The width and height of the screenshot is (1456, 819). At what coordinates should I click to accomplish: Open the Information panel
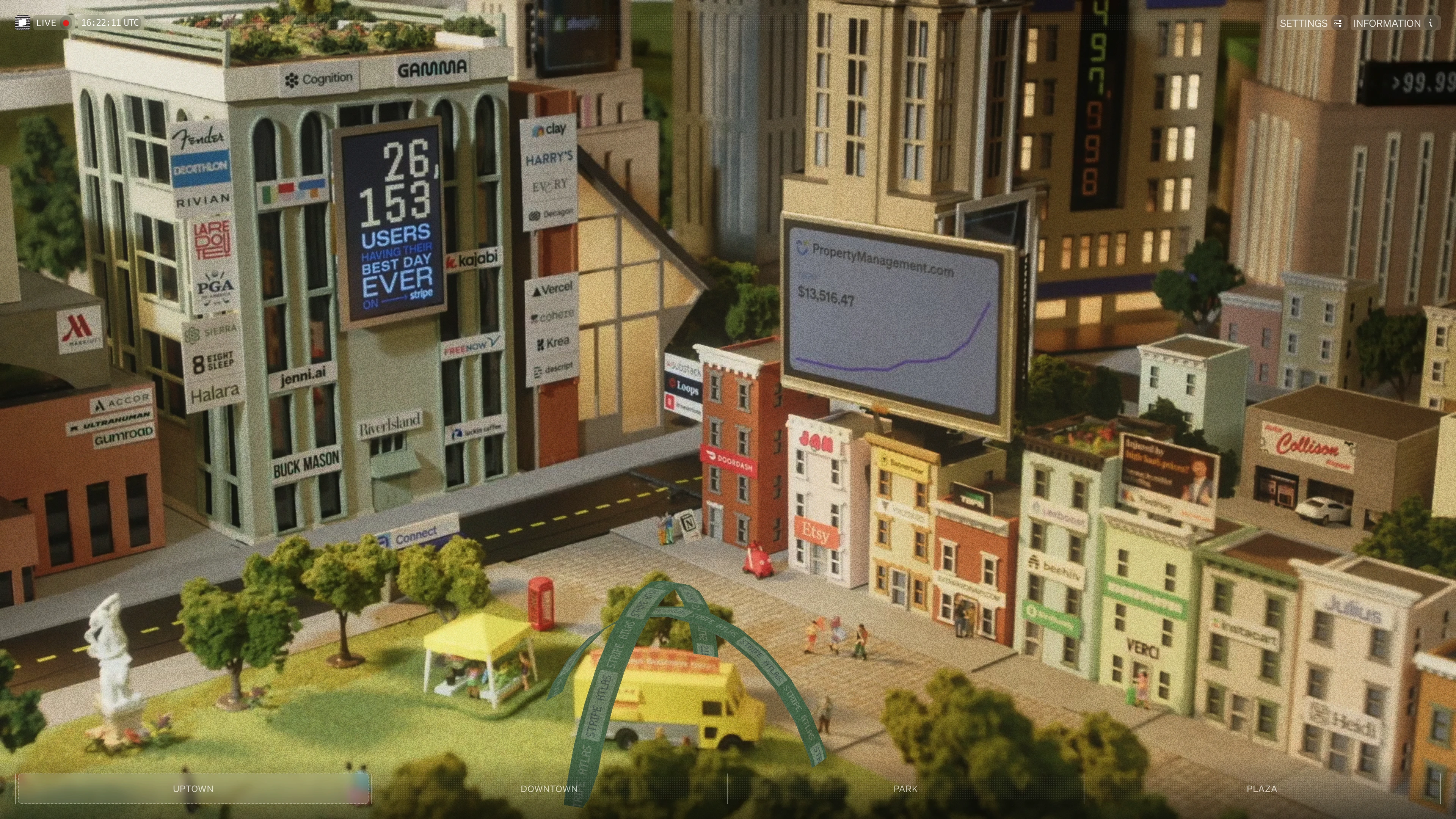pyautogui.click(x=1392, y=23)
